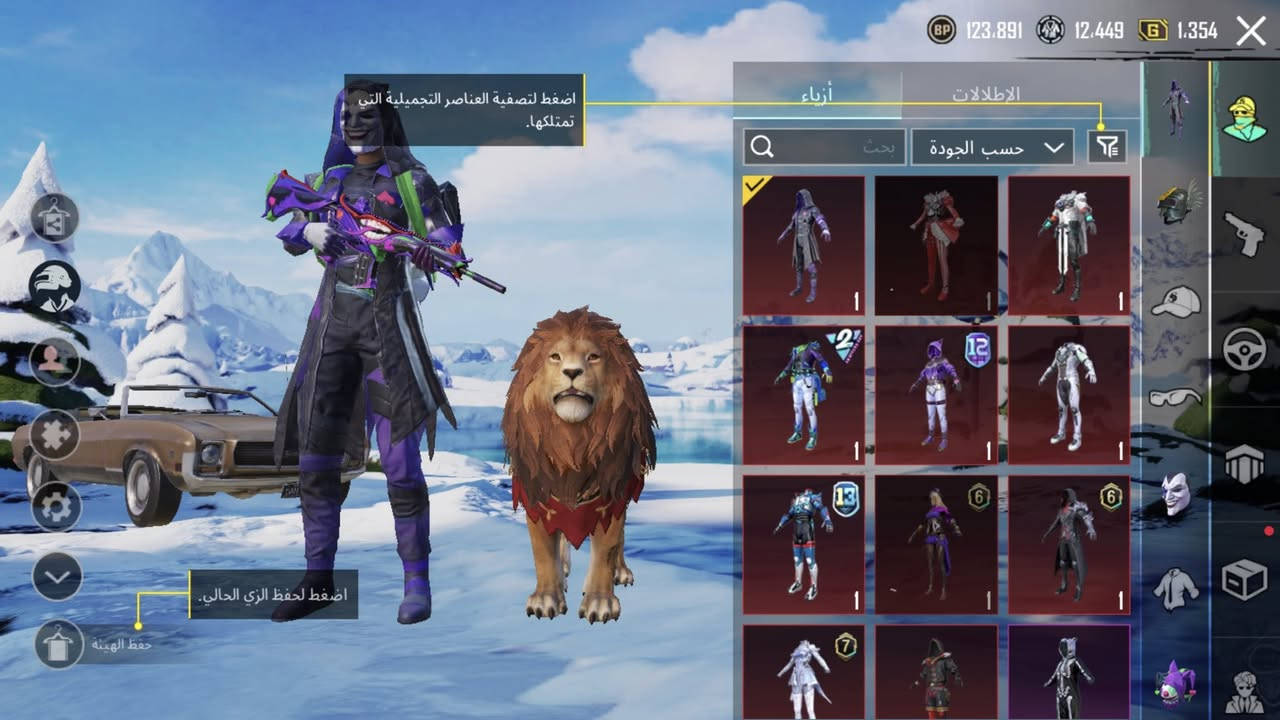Open the حسب الجودة quality sort dropdown
1280x720 pixels.
[990, 146]
